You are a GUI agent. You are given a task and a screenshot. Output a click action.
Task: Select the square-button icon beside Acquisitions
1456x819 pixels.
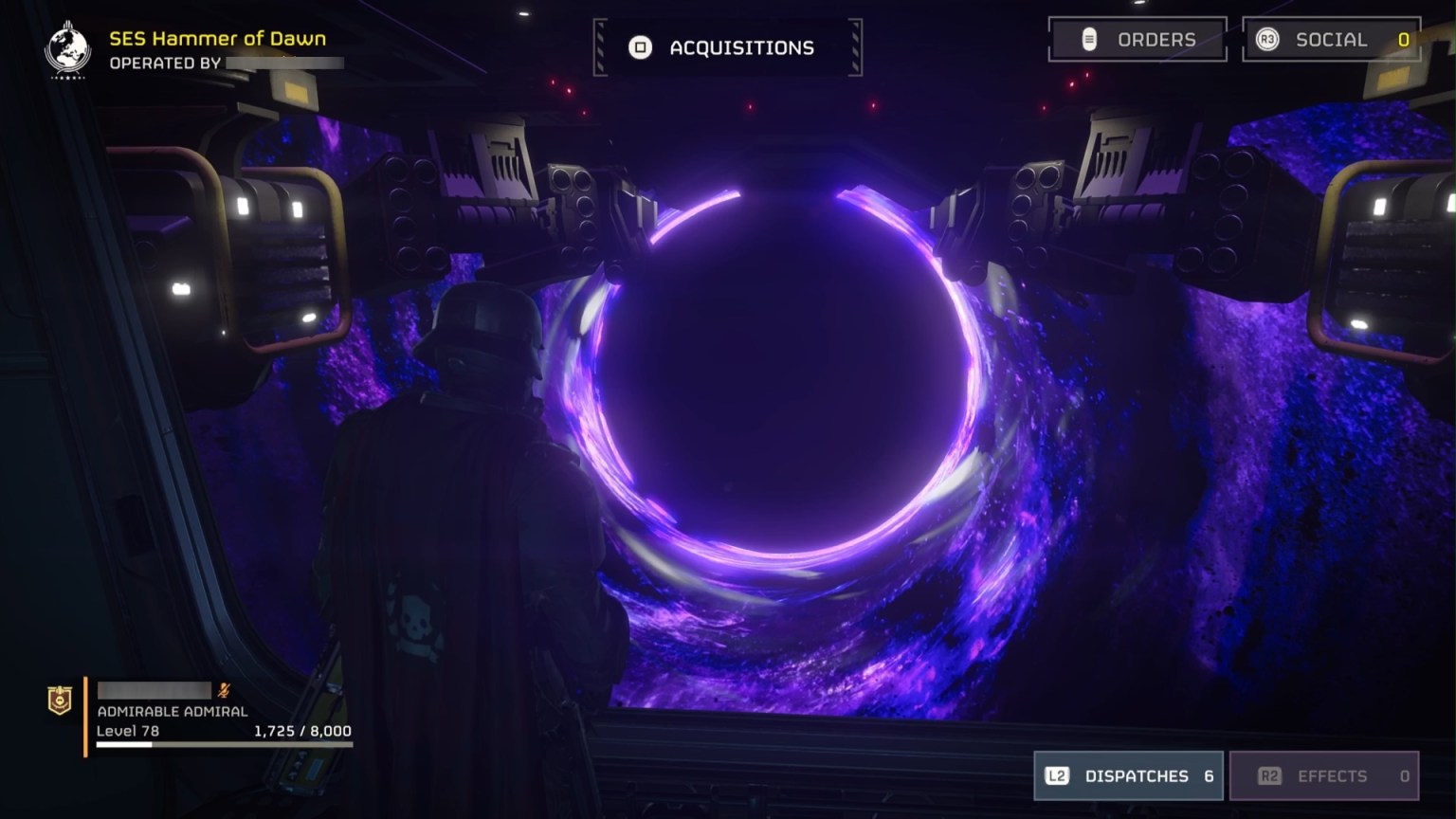(x=641, y=47)
